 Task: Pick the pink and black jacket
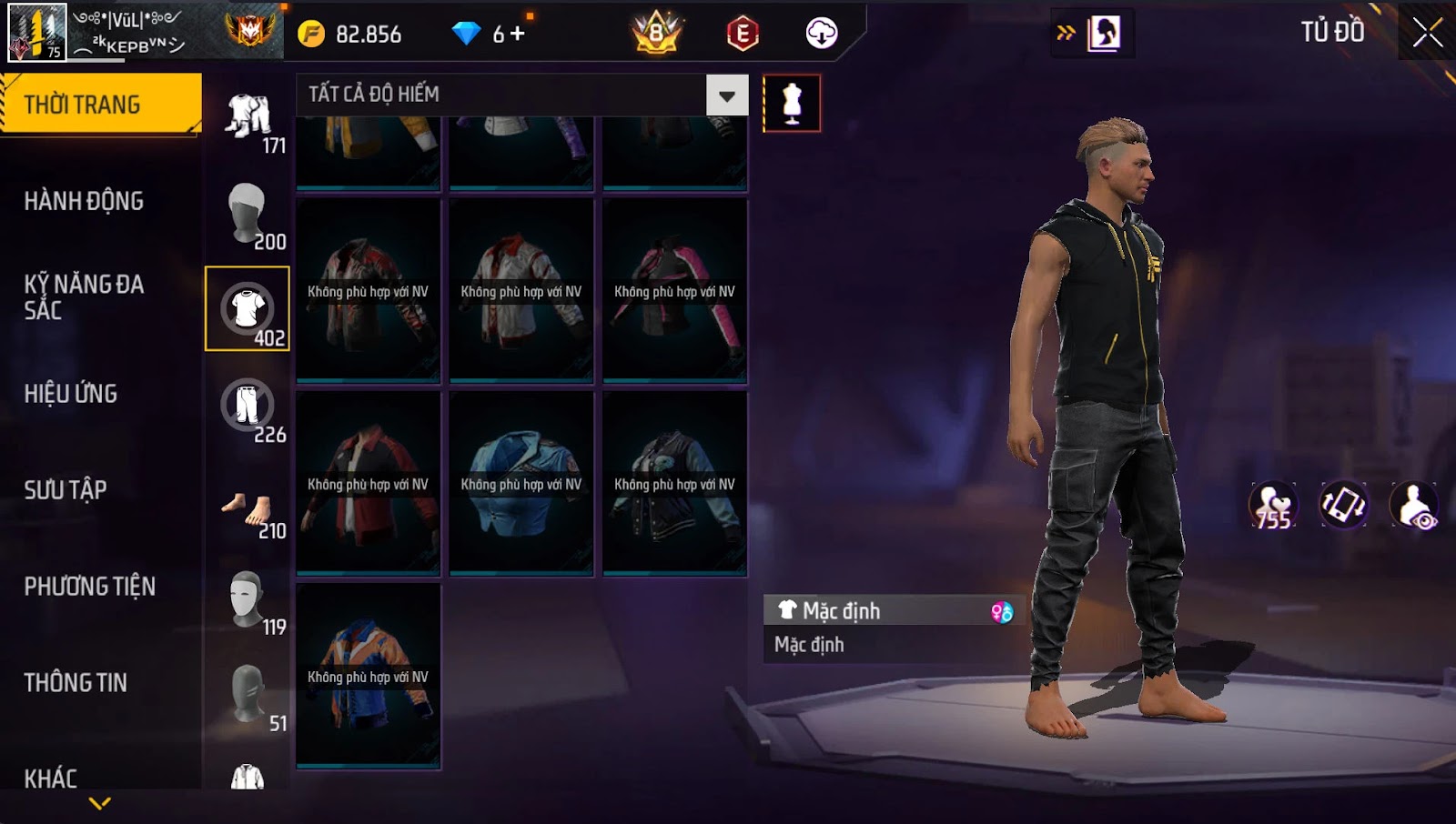(x=674, y=291)
